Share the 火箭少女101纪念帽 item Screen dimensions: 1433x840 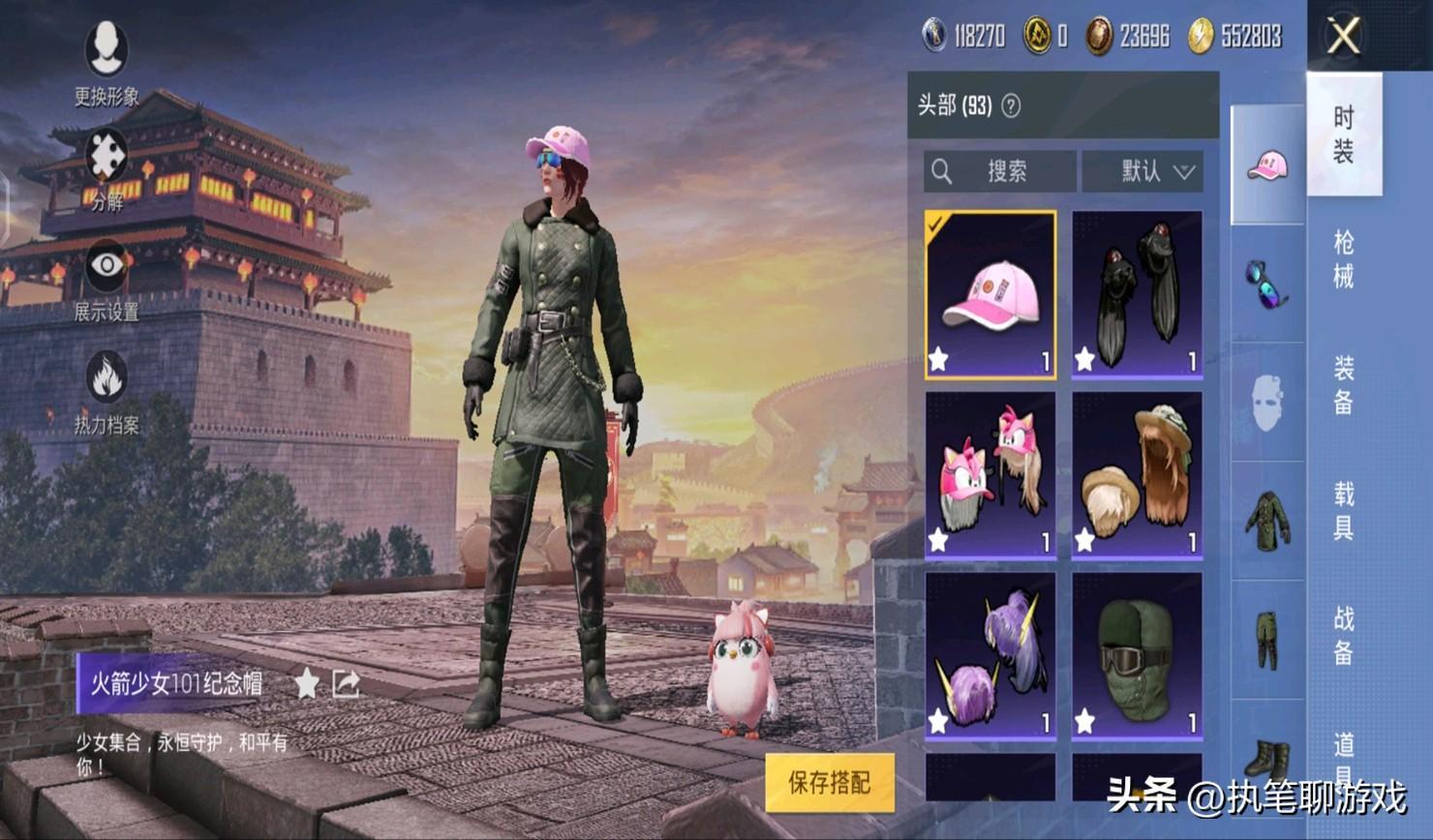point(346,683)
